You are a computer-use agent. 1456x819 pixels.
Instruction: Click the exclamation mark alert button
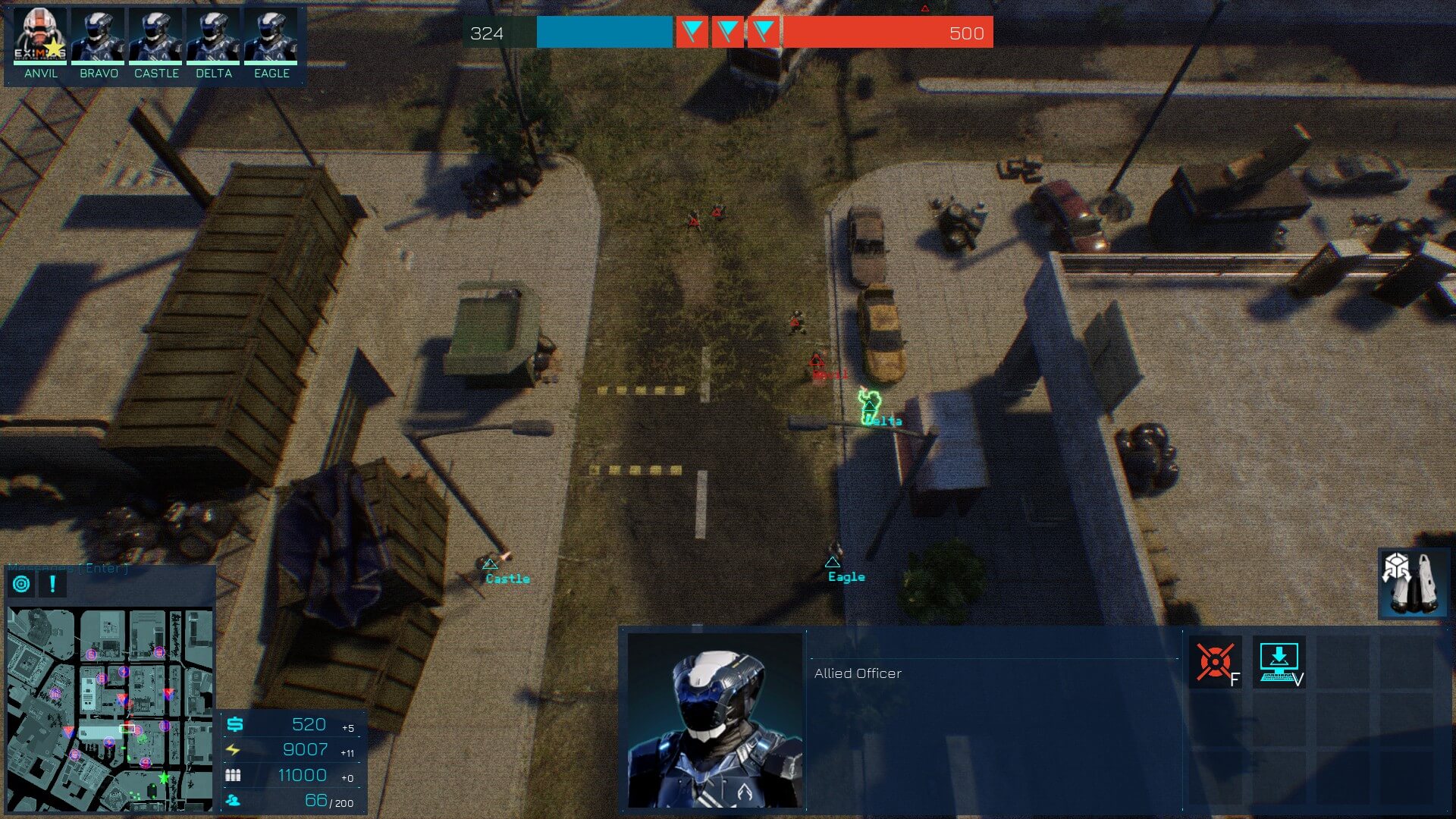coord(52,584)
